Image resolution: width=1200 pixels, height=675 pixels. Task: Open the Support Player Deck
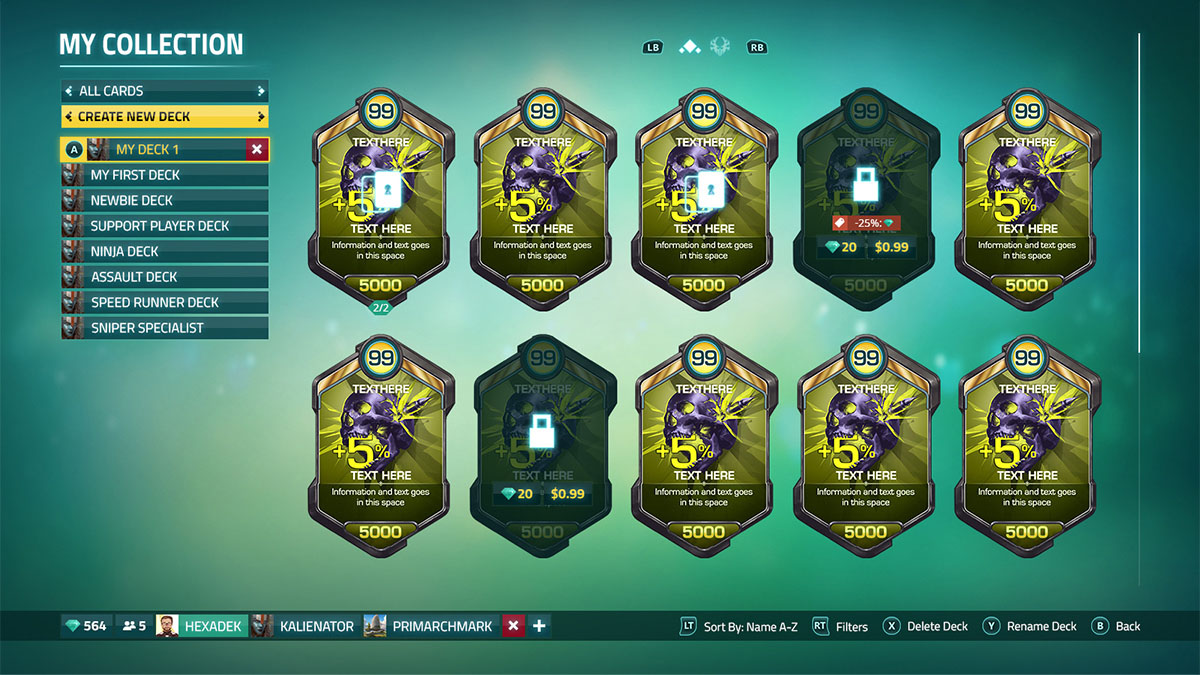[165, 226]
